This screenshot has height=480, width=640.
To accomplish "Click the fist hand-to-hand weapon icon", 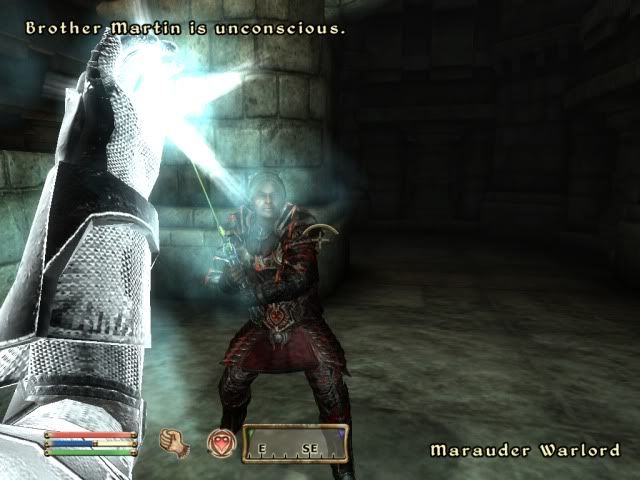I will tap(175, 441).
